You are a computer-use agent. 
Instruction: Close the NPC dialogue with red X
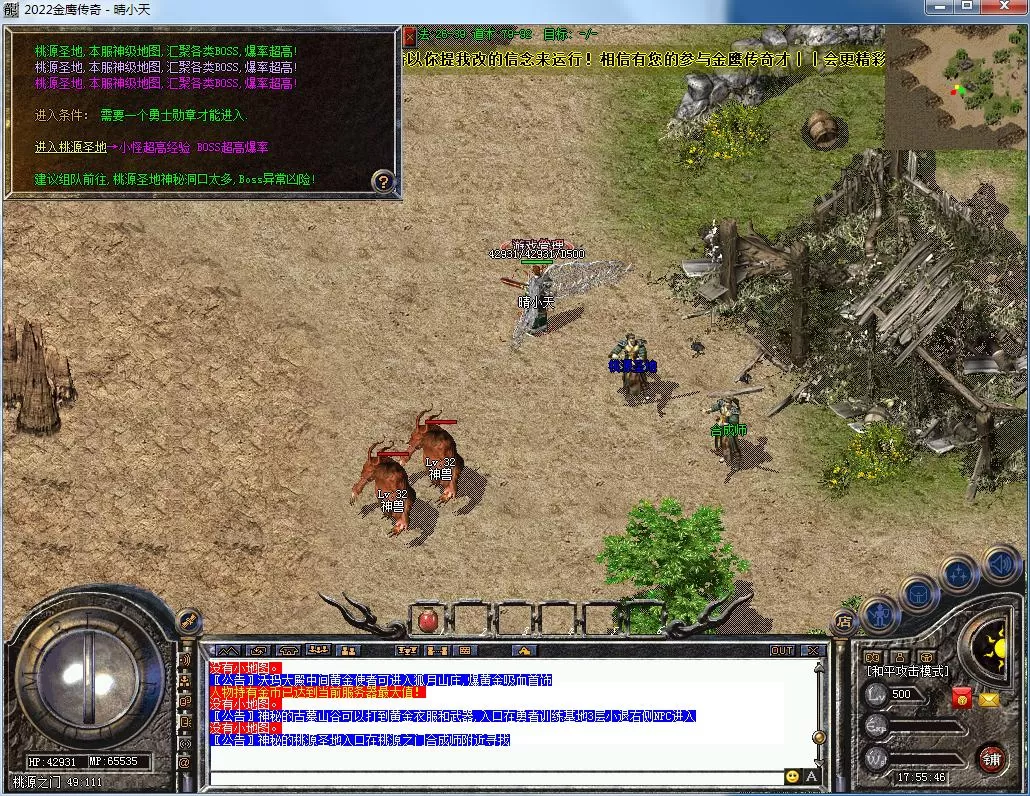[409, 36]
